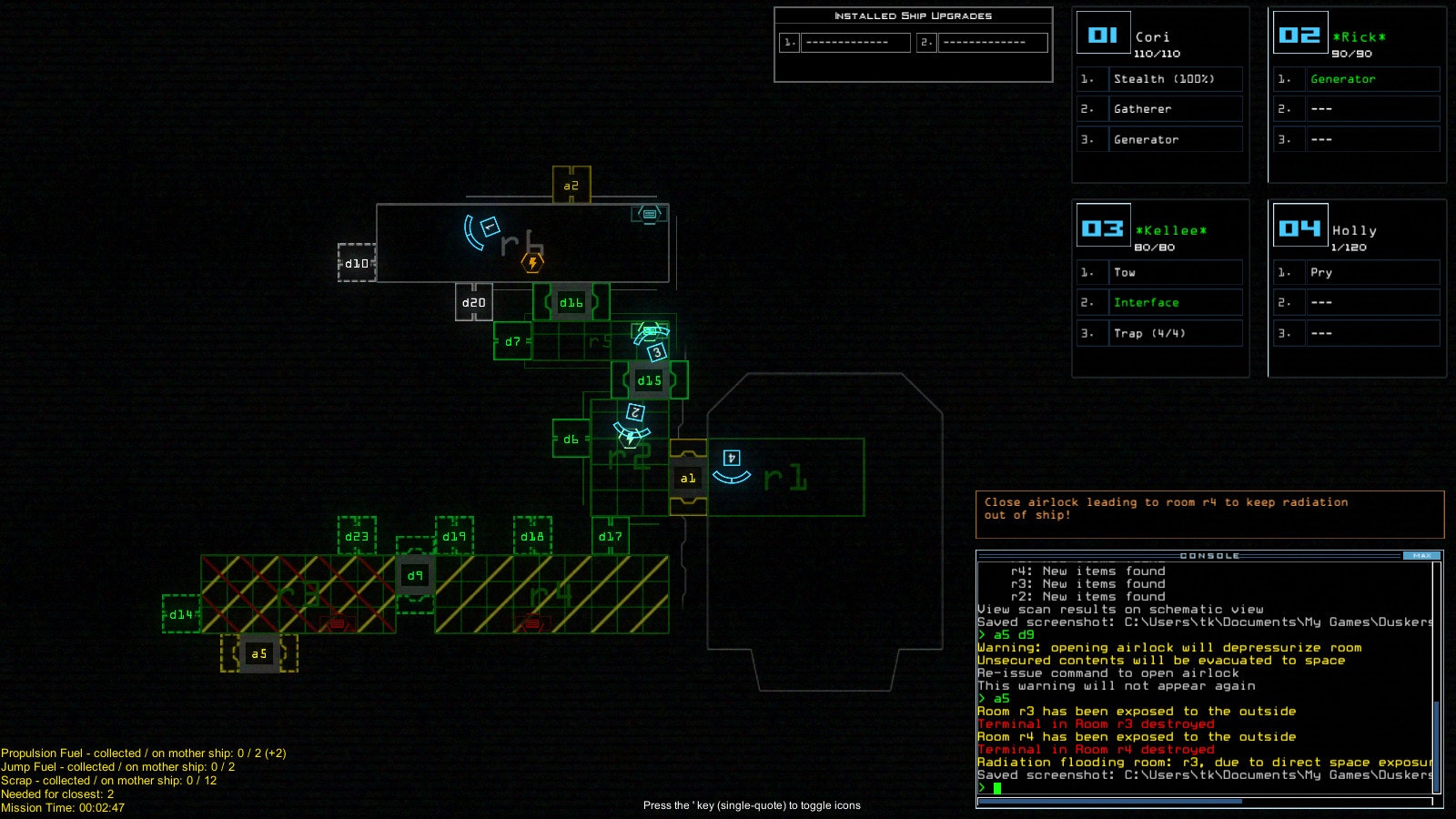Click the red terminal icon in room r3
Viewport: 1456px width, 819px height.
click(337, 623)
